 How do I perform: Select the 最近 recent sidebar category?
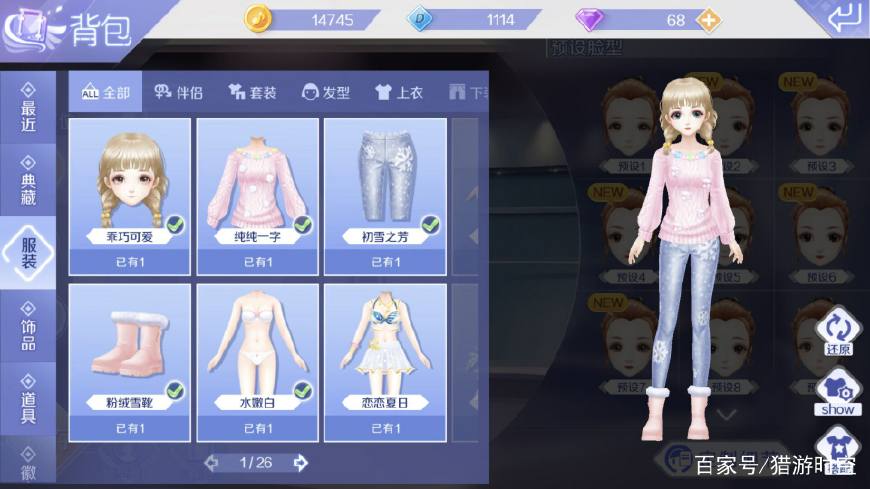[28, 108]
